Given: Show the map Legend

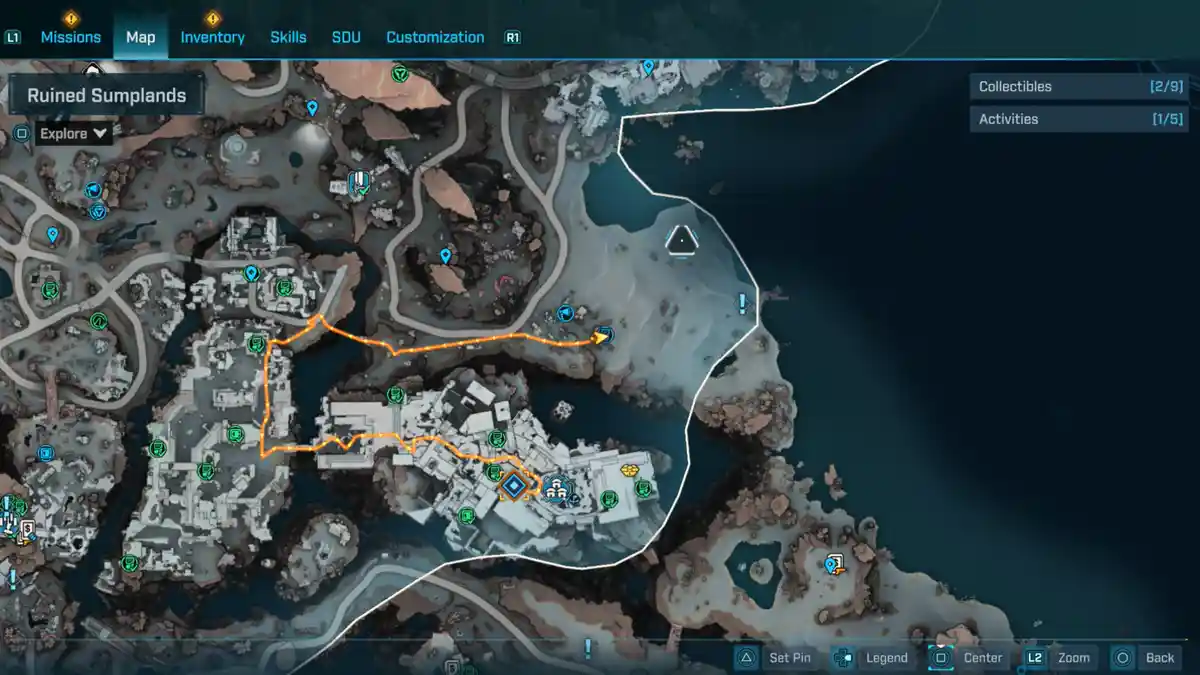Looking at the screenshot, I should 871,657.
